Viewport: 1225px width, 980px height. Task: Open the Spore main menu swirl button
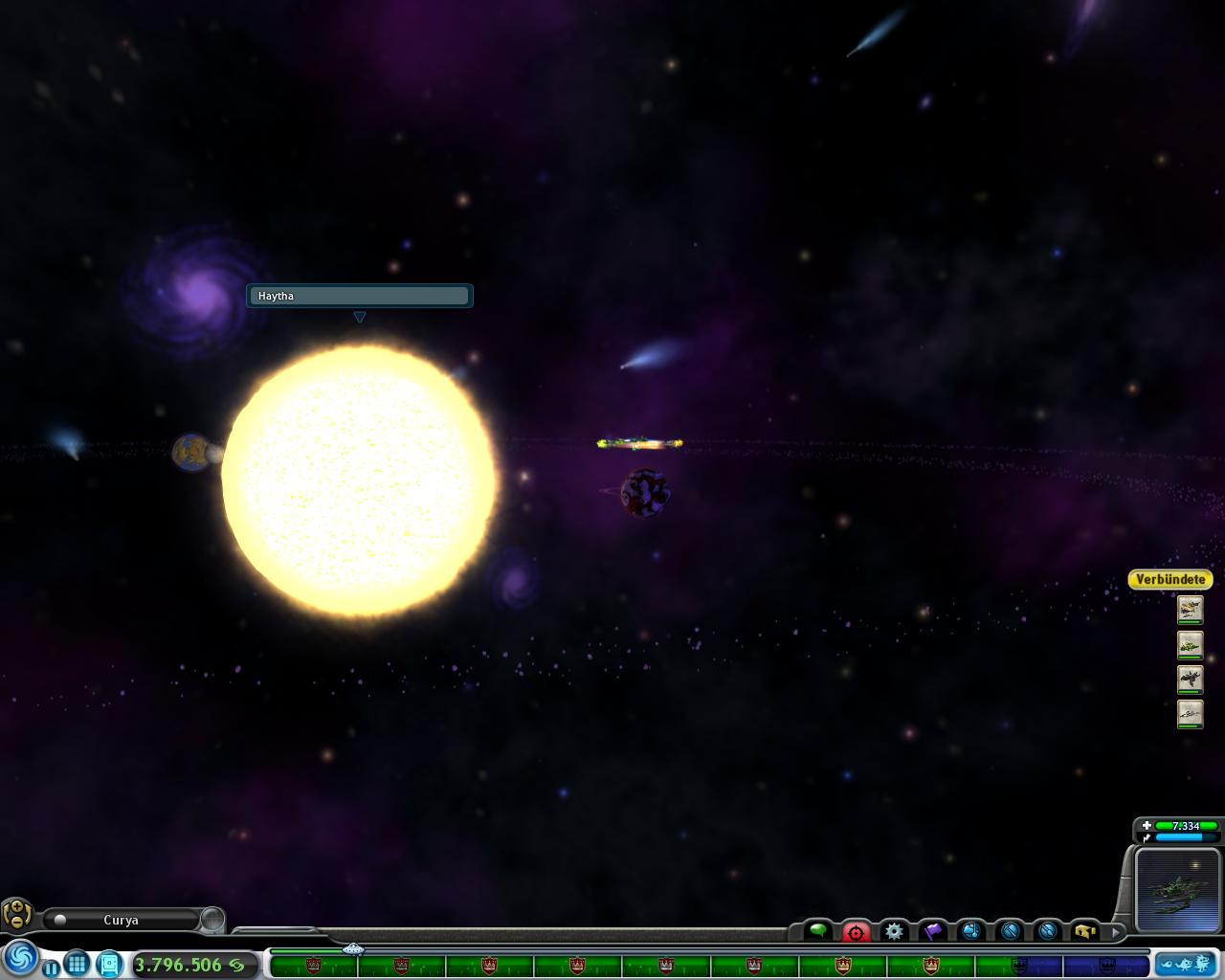pos(21,958)
